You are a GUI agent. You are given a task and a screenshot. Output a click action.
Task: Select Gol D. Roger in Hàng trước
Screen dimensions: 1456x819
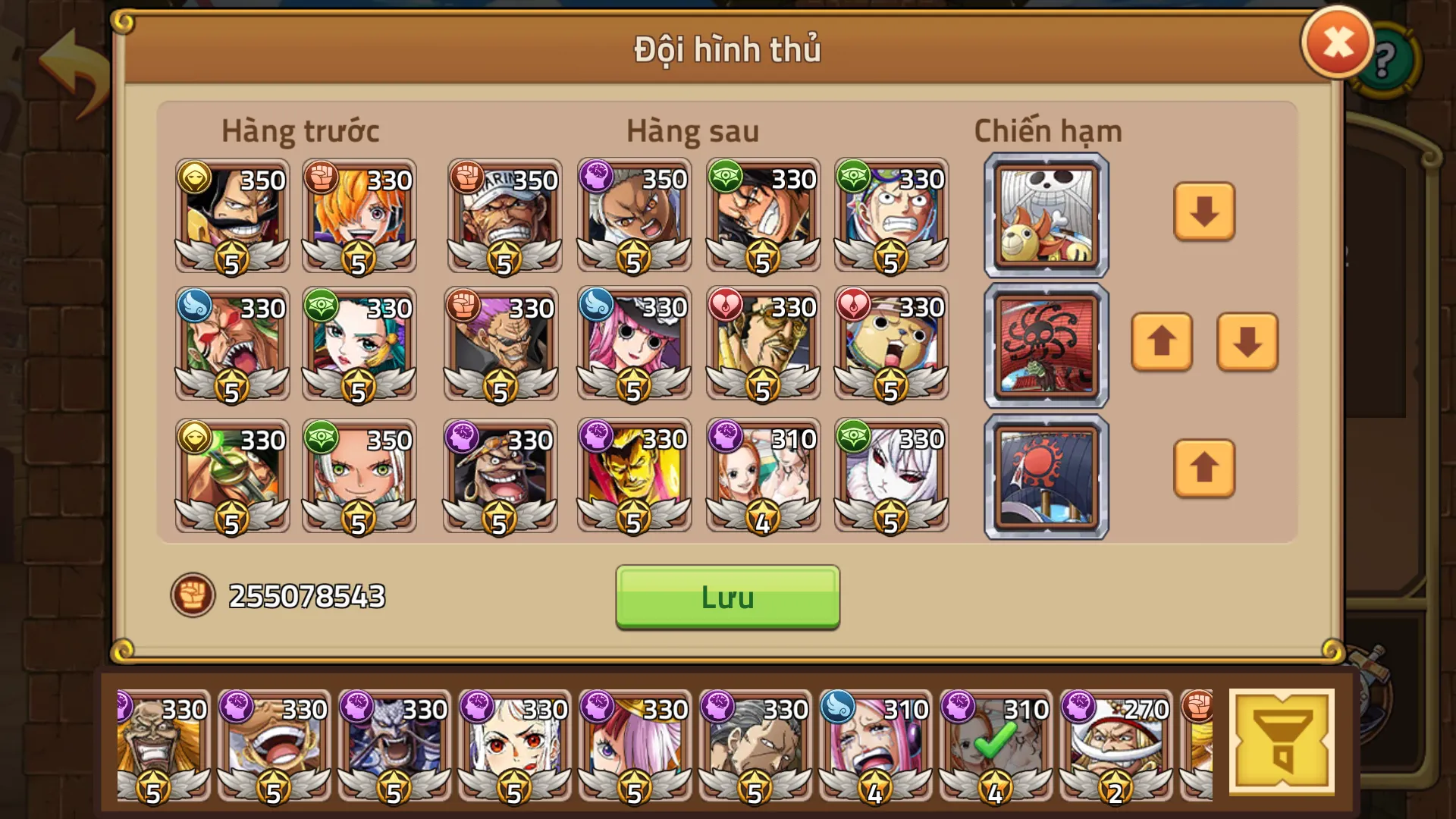click(231, 216)
